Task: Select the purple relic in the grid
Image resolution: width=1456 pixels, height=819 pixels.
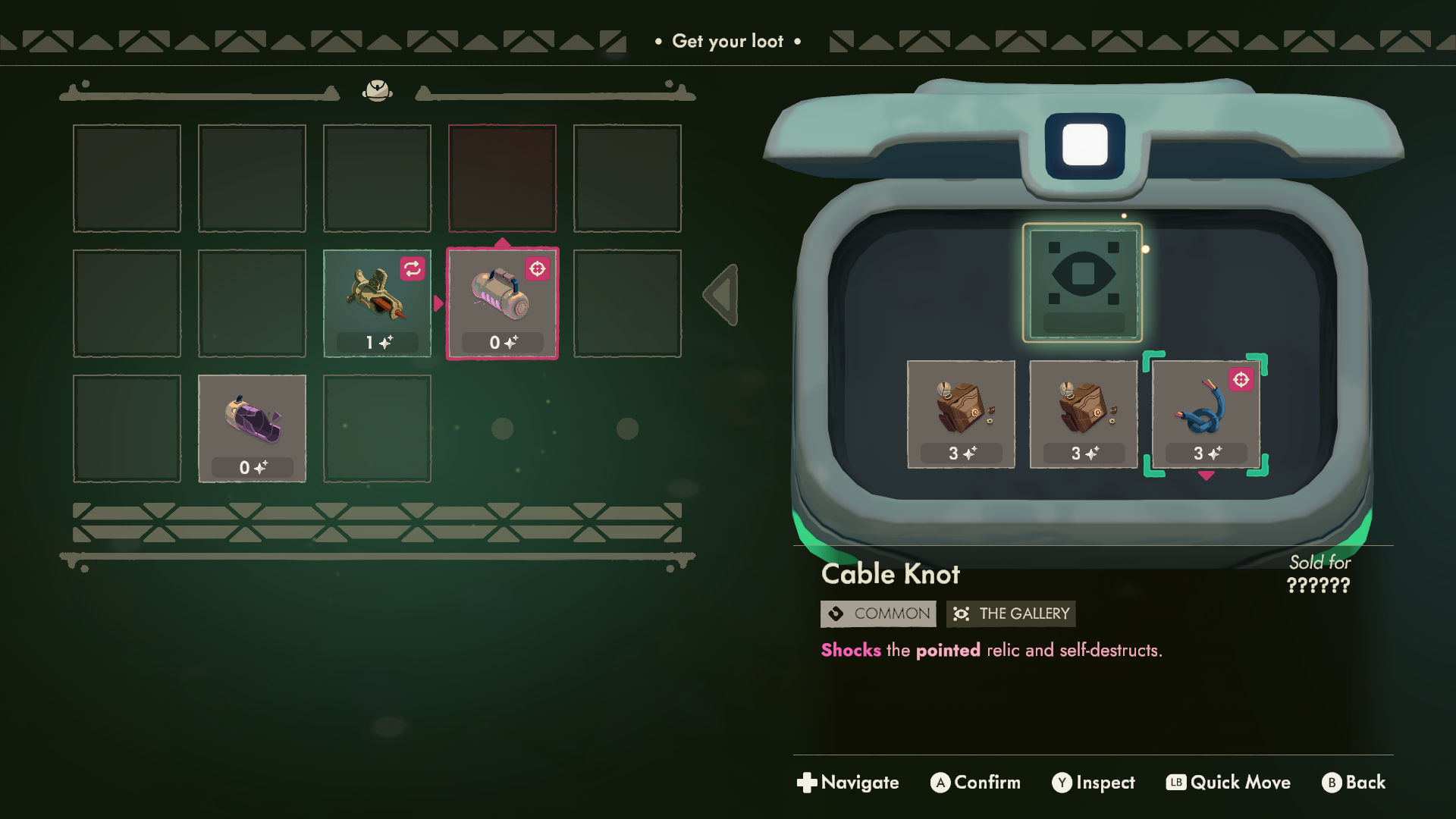Action: point(252,428)
